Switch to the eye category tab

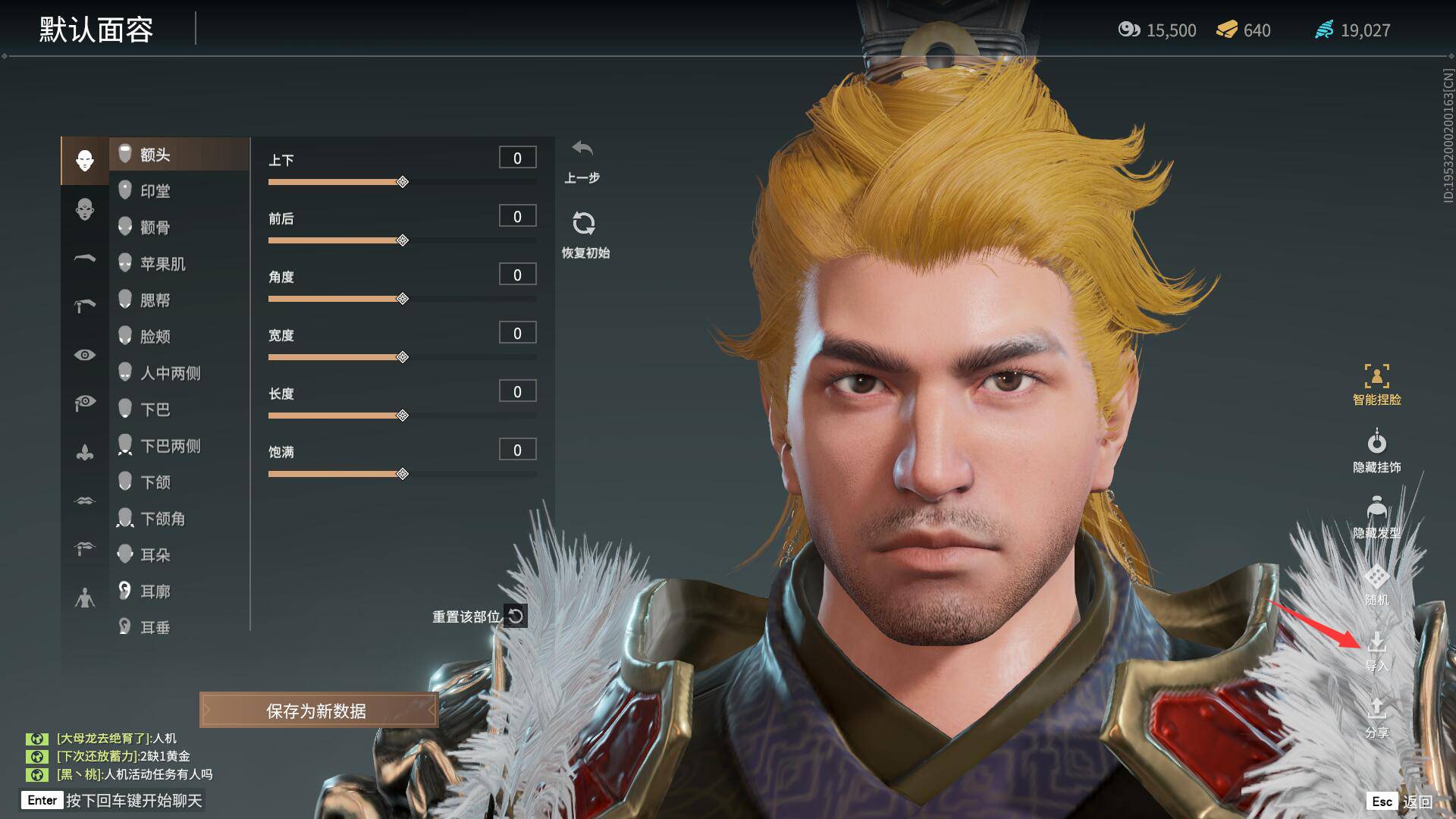85,355
